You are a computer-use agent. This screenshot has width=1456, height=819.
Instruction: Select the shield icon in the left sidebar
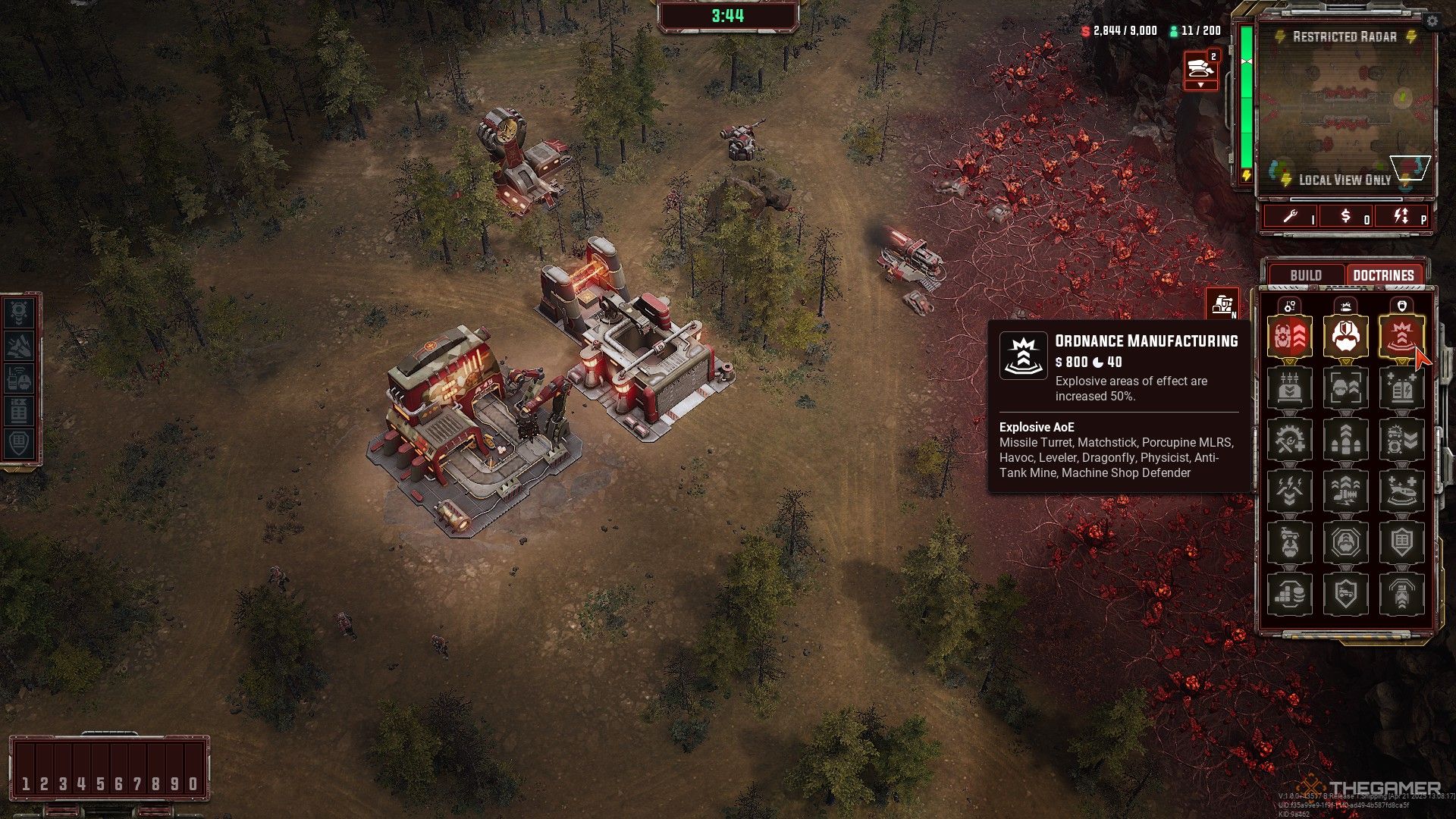coord(20,443)
